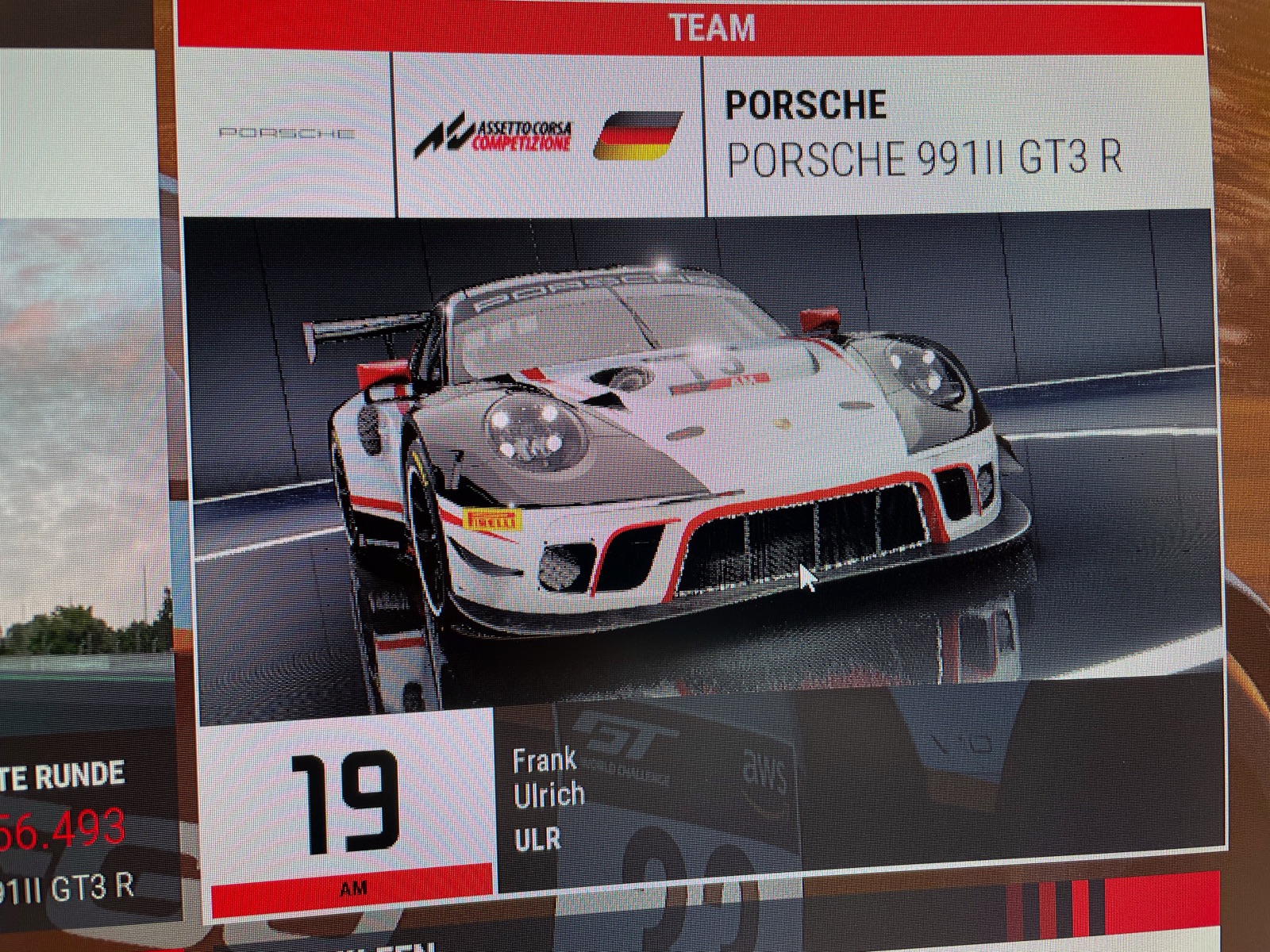
Task: Choose the Porsche 991II GT3 R model name
Action: click(925, 159)
